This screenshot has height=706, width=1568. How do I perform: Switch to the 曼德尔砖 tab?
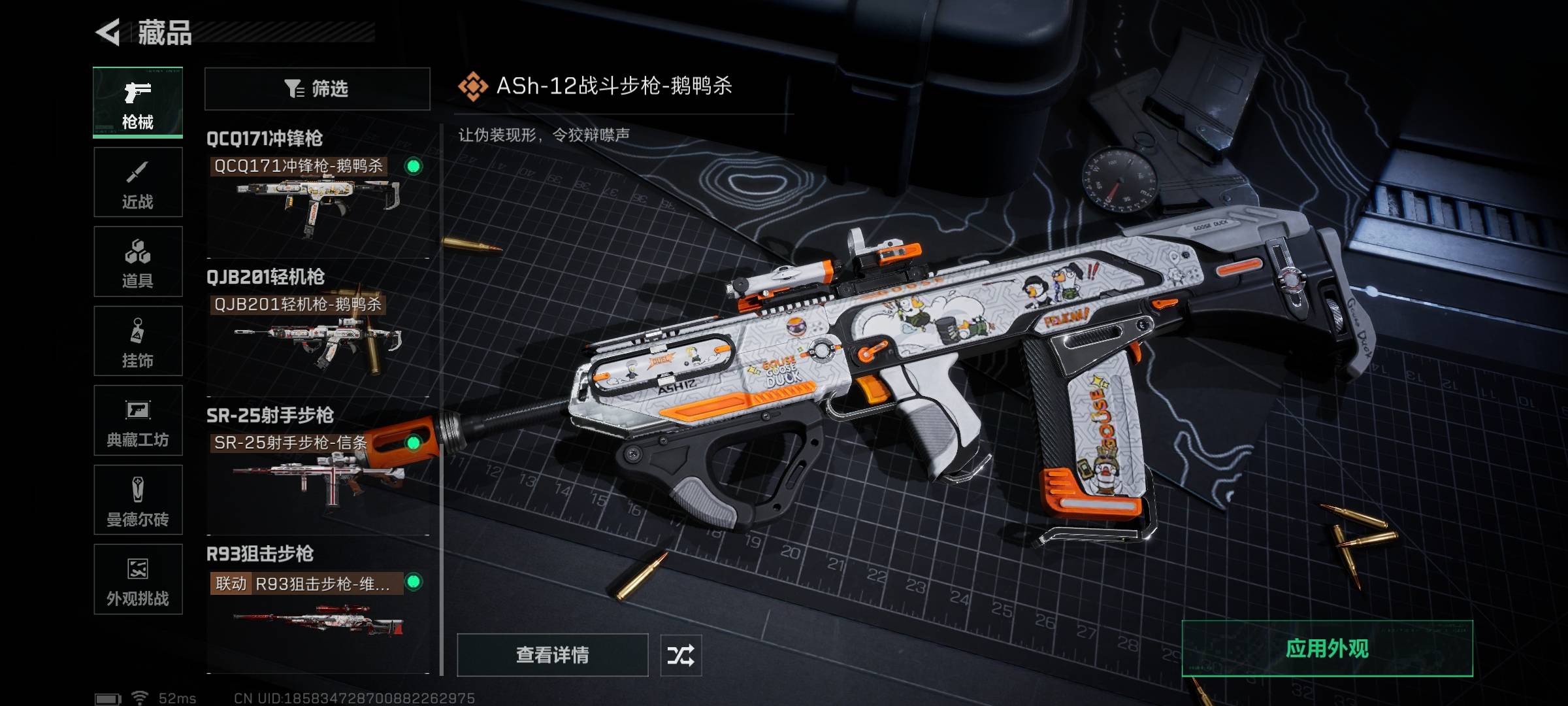point(138,500)
